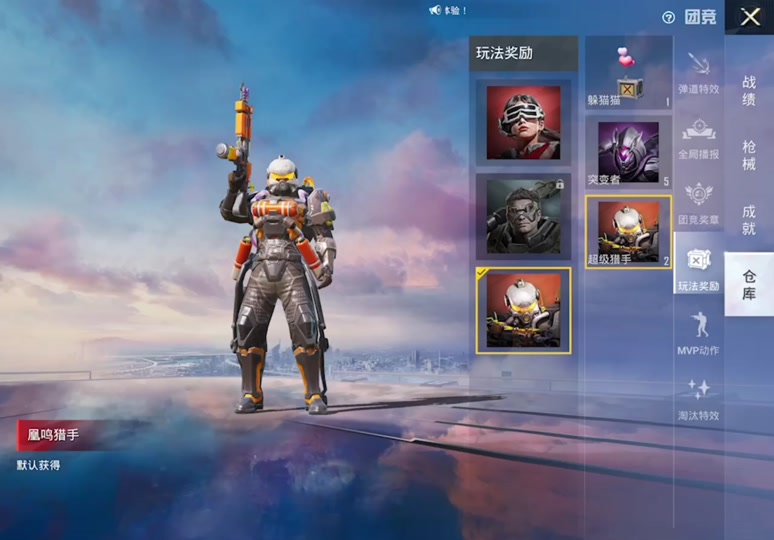Open the 全局播报 category
Viewport: 774px width, 540px height.
pos(698,138)
